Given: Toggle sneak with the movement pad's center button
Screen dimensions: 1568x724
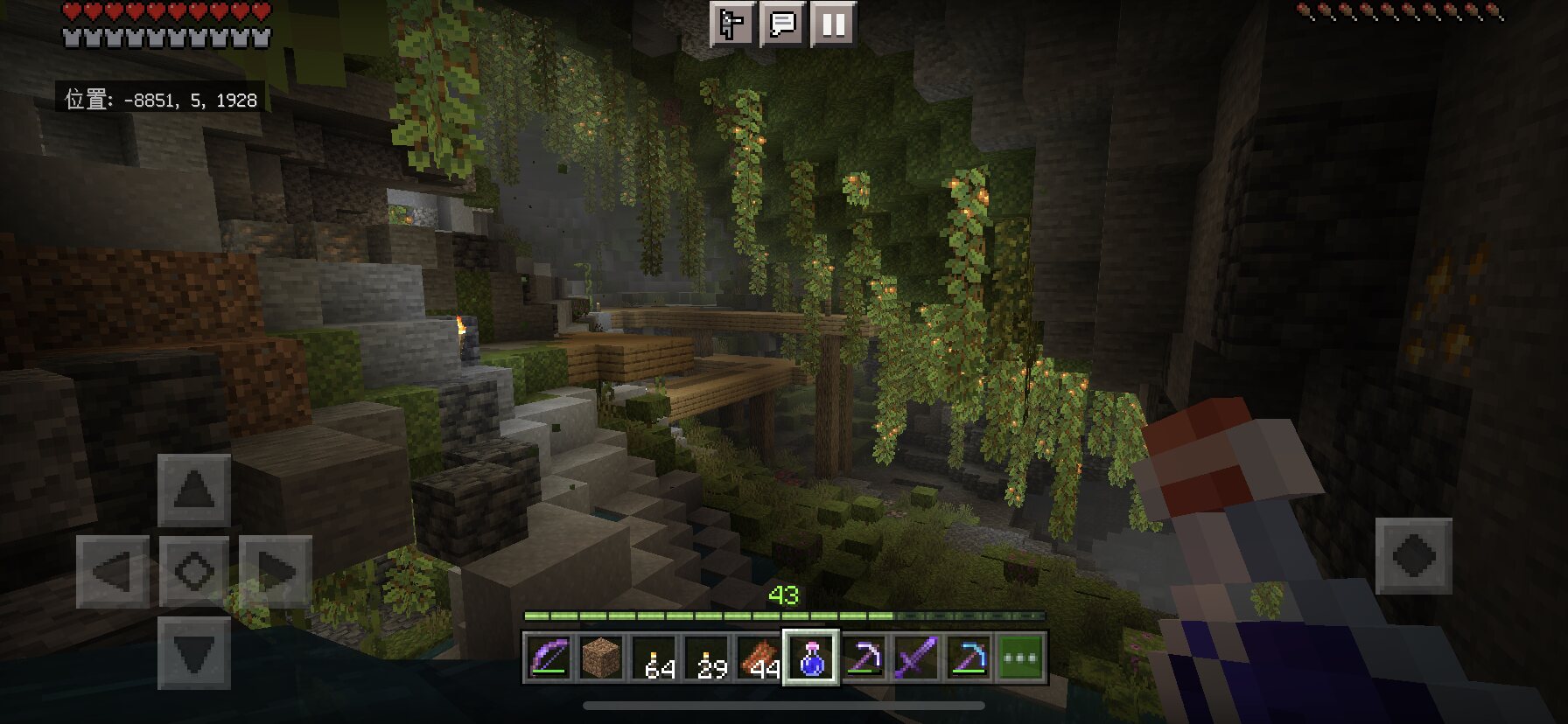Looking at the screenshot, I should coord(194,572).
